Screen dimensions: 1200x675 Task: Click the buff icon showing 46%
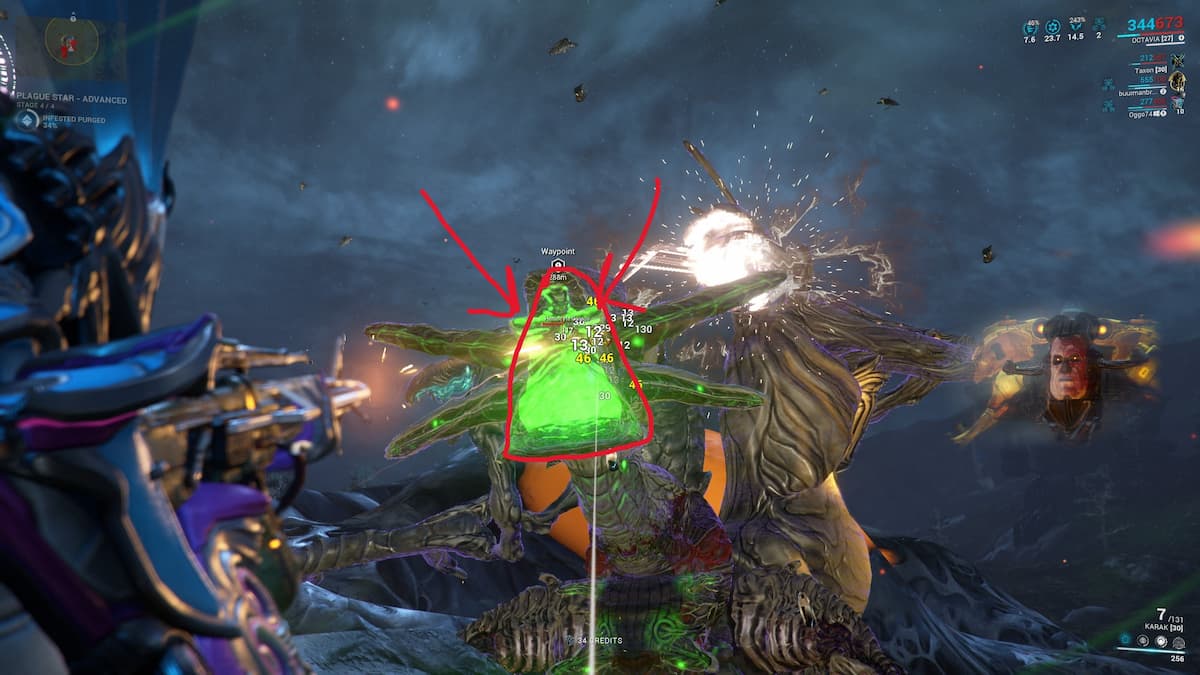click(1030, 27)
